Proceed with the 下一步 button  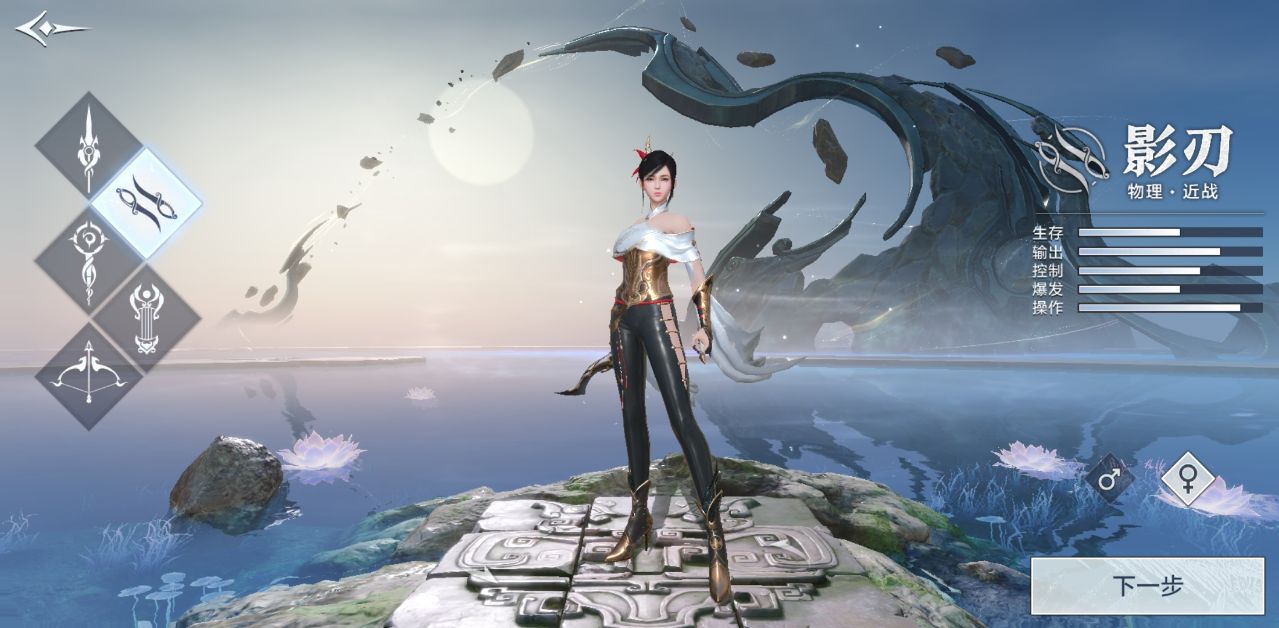click(x=1147, y=586)
